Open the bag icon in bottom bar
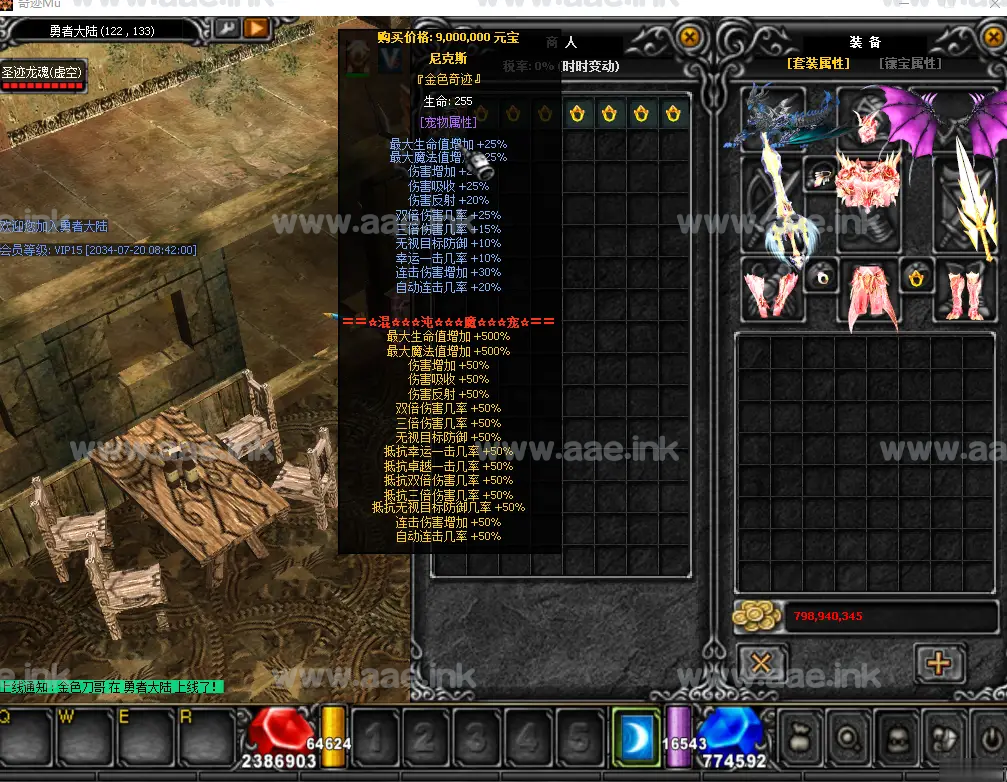The width and height of the screenshot is (1007, 782). [800, 739]
